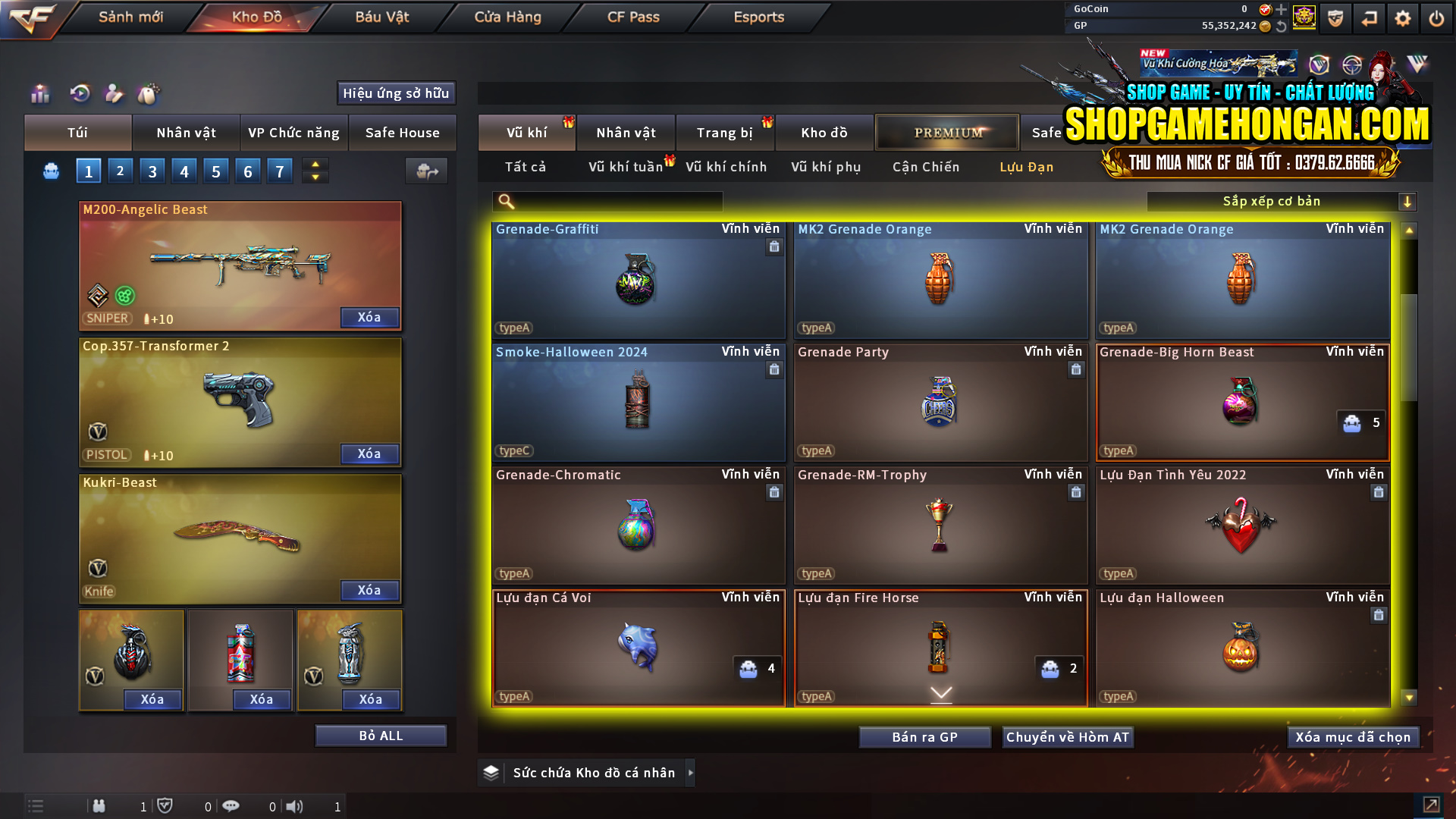Click the purchase history restore icon

pos(80,94)
